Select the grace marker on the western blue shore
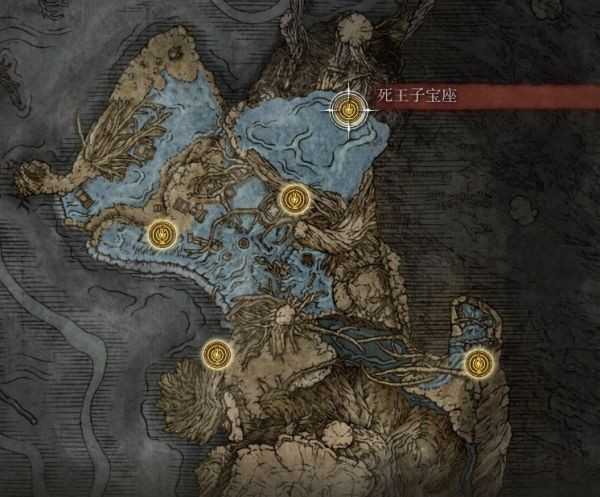 coord(162,234)
